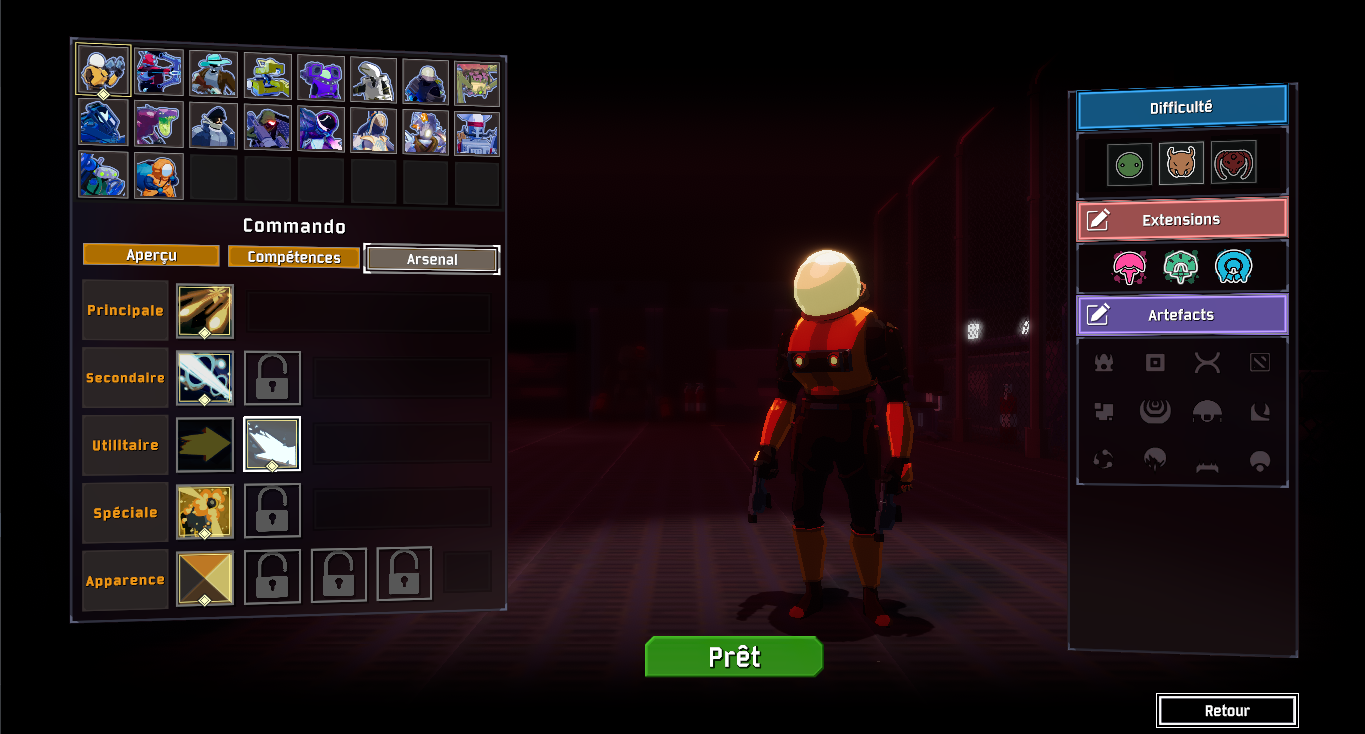The image size is (1365, 734).
Task: Toggle the pink expansion icon
Action: pos(1128,267)
